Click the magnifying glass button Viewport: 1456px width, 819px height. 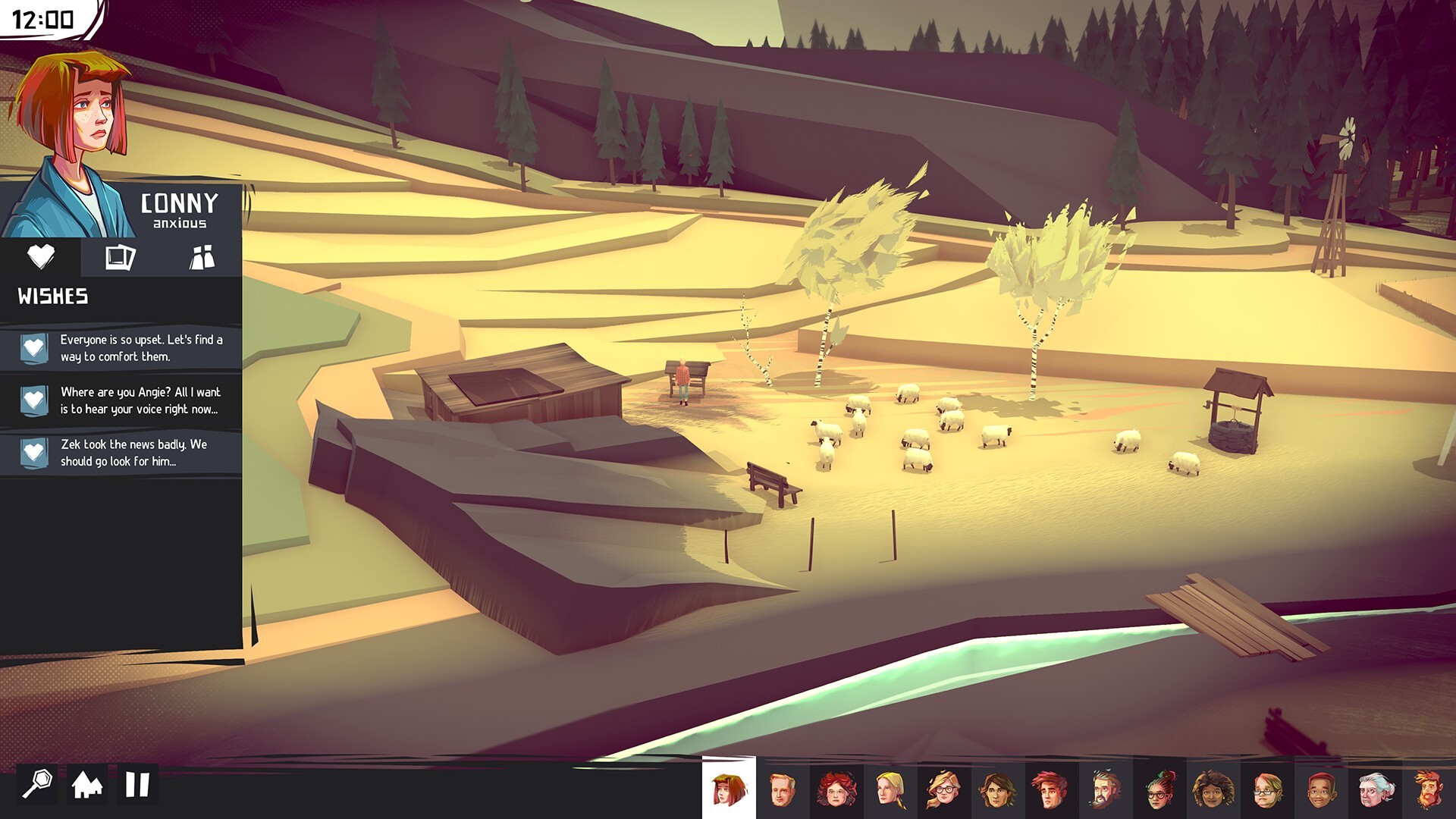pyautogui.click(x=37, y=783)
